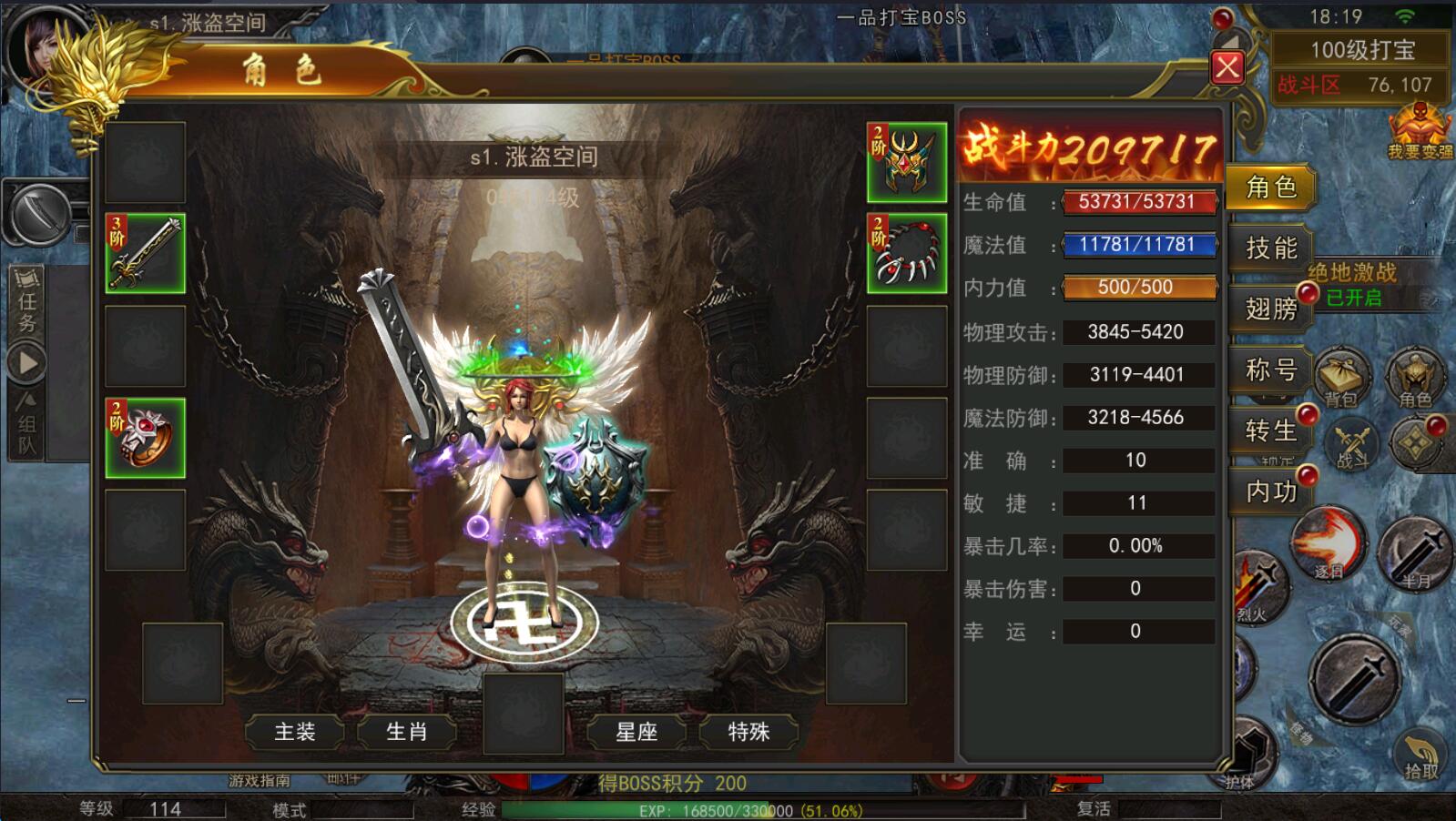1456x821 pixels.
Task: Open the 特殊 special equipment page
Action: point(748,732)
